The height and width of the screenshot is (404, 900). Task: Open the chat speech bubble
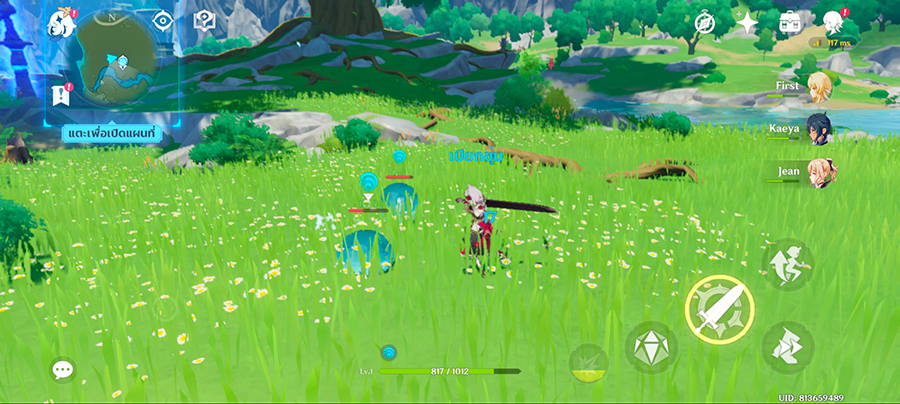point(63,370)
